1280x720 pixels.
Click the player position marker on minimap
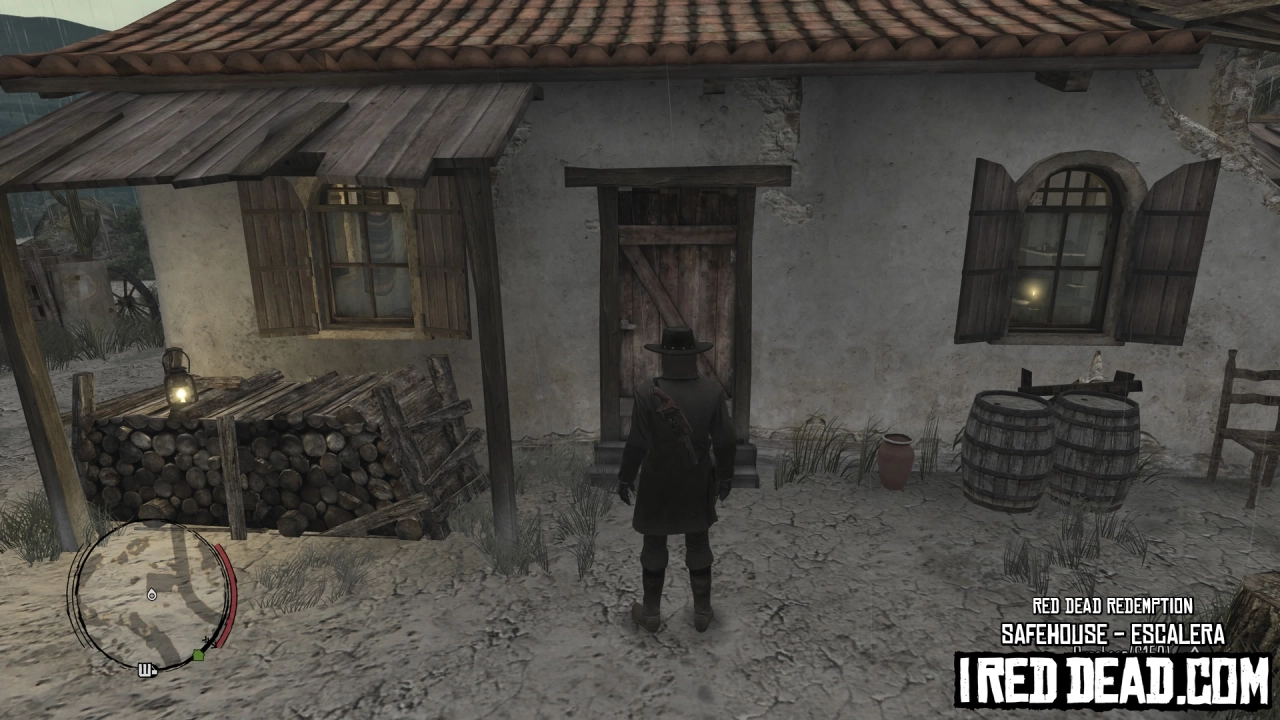(x=151, y=596)
